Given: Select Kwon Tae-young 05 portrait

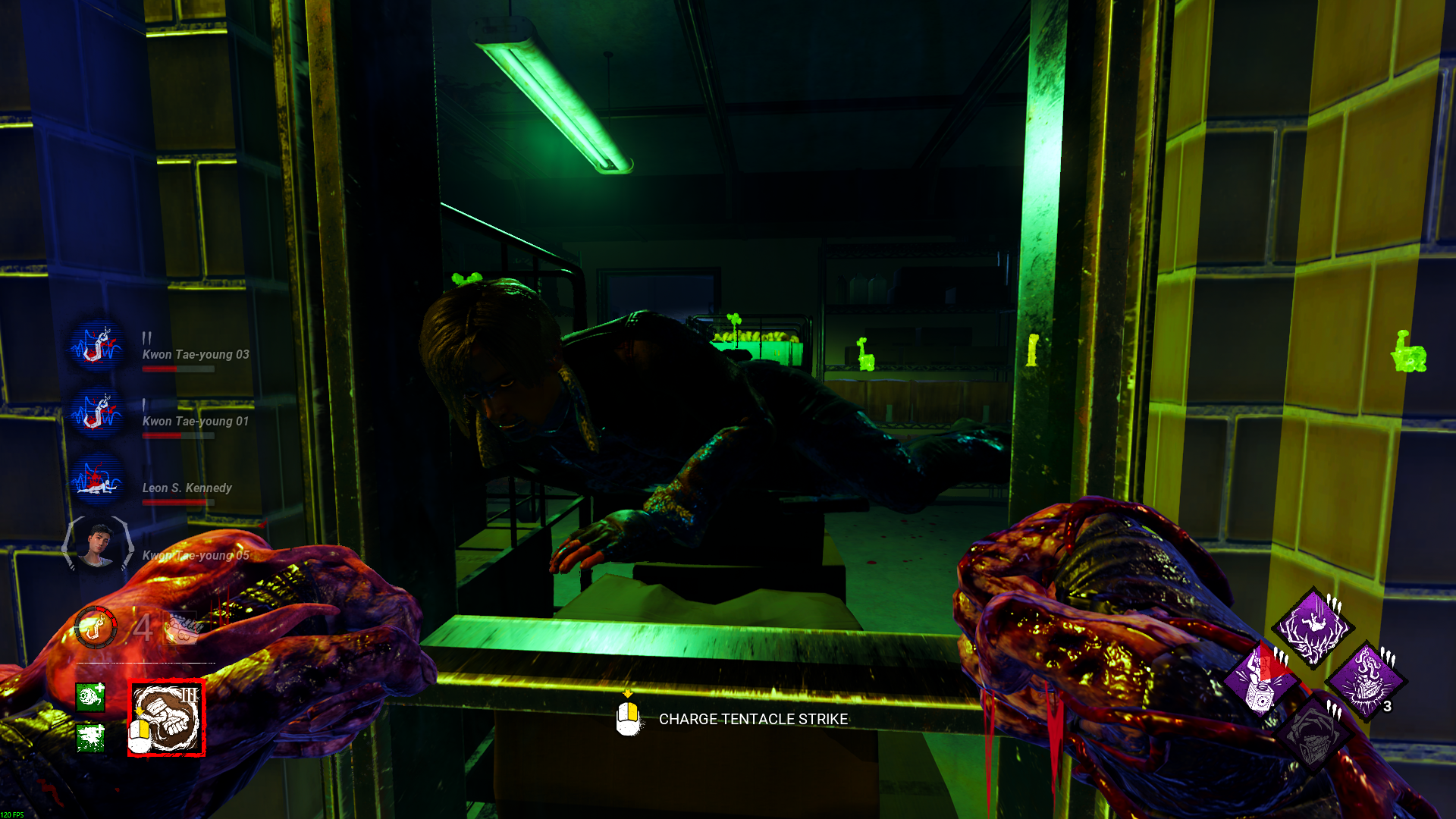Looking at the screenshot, I should tap(97, 544).
